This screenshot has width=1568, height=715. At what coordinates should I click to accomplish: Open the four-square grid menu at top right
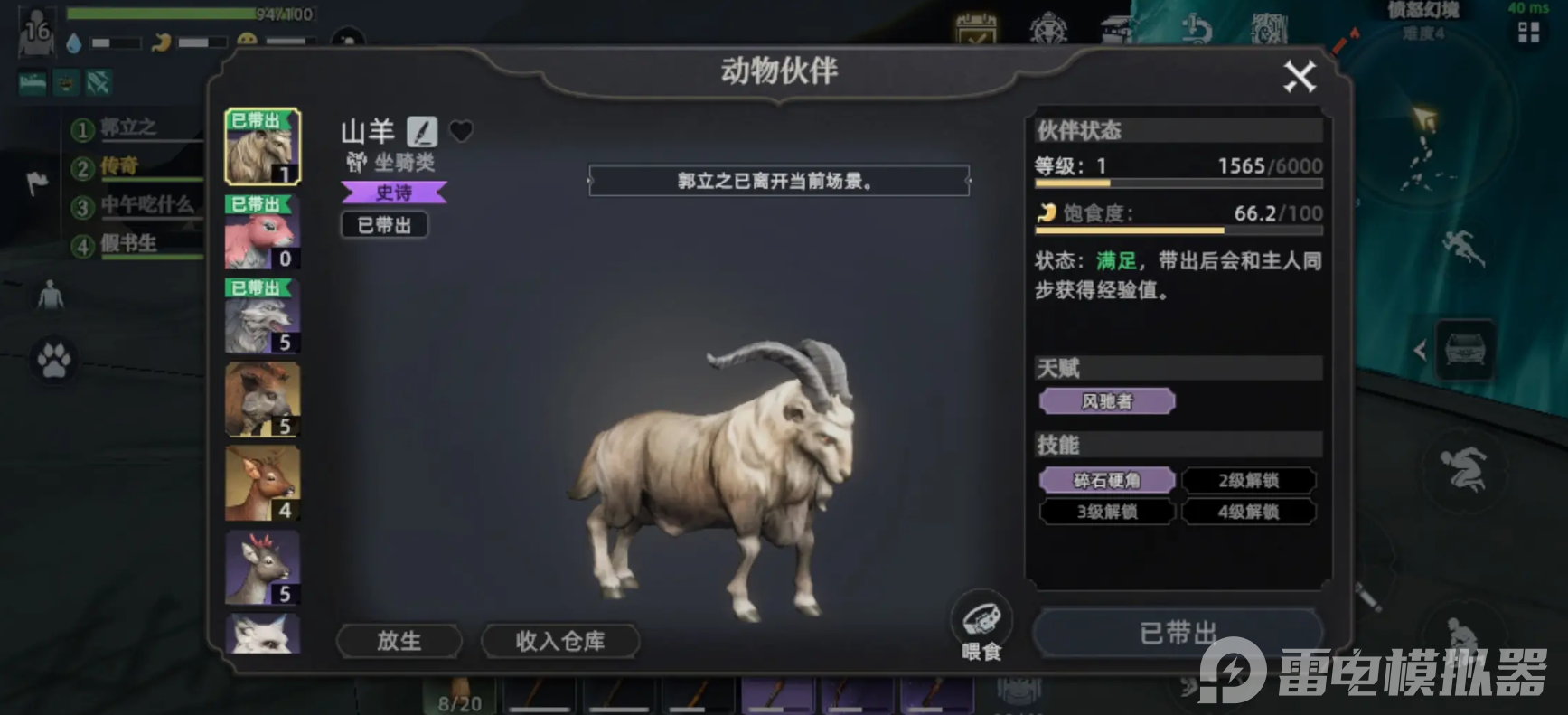point(1531,32)
